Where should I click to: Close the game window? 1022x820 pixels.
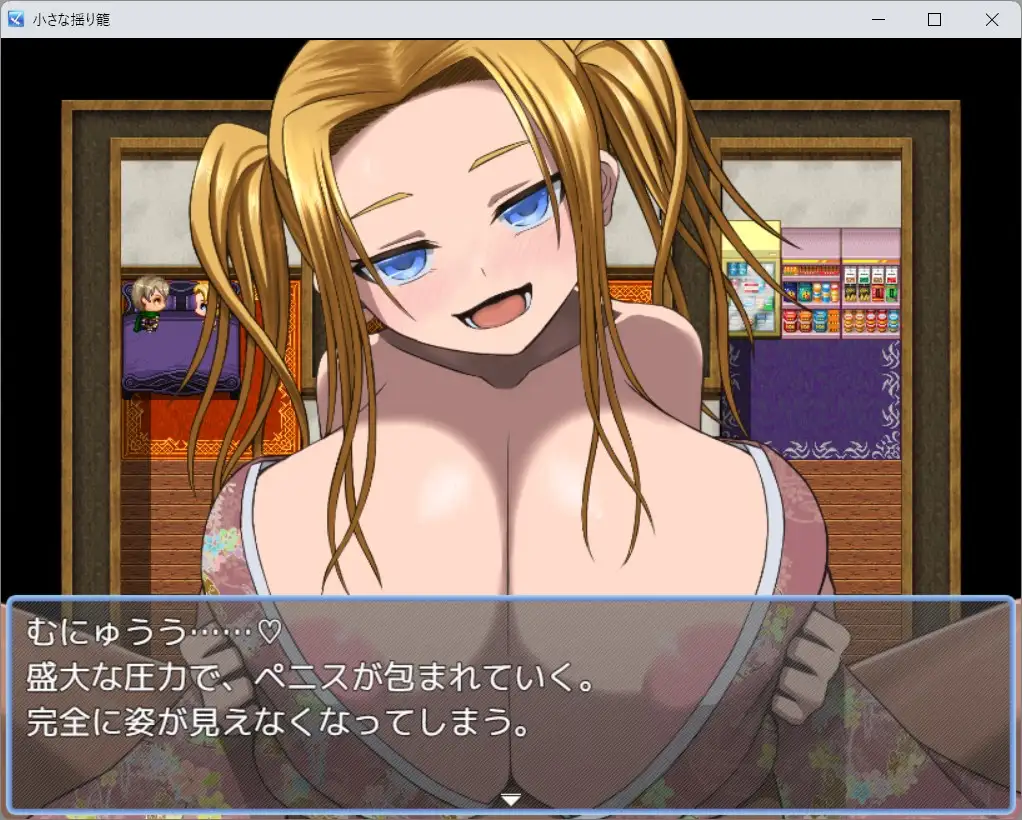click(992, 19)
